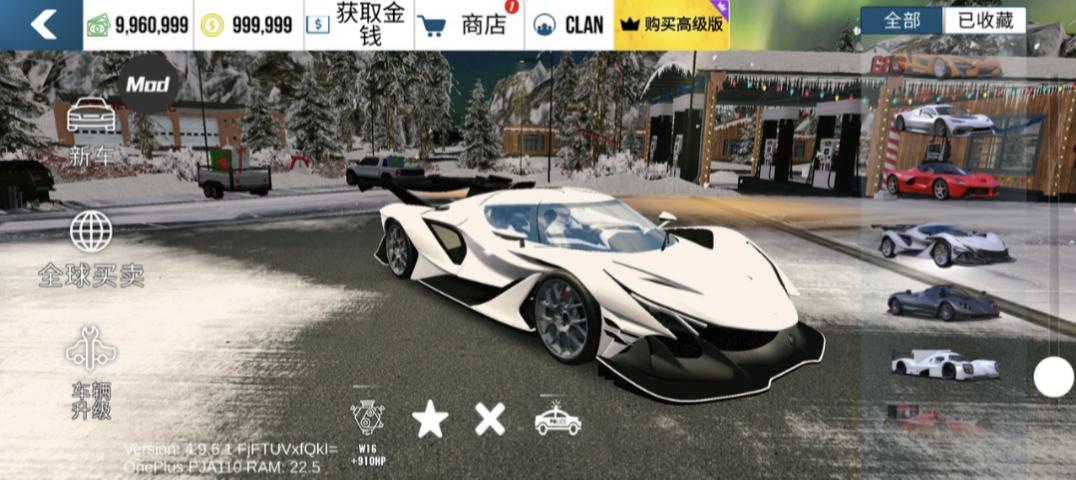
Task: Tap the gold coin balance of 999,999
Action: coord(246,25)
